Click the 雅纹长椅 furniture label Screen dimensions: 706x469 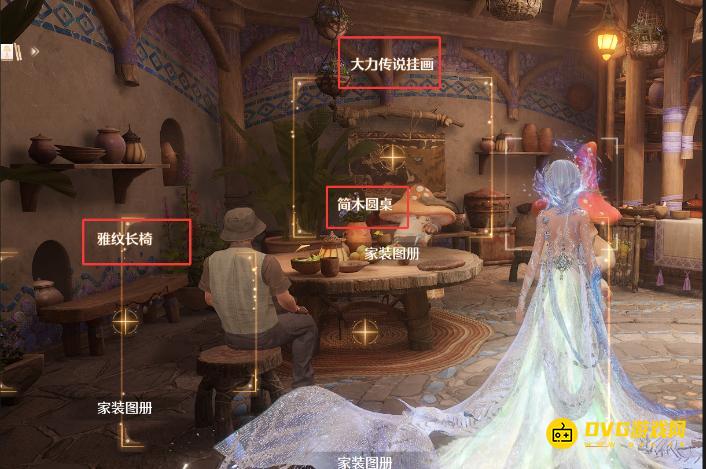point(136,241)
